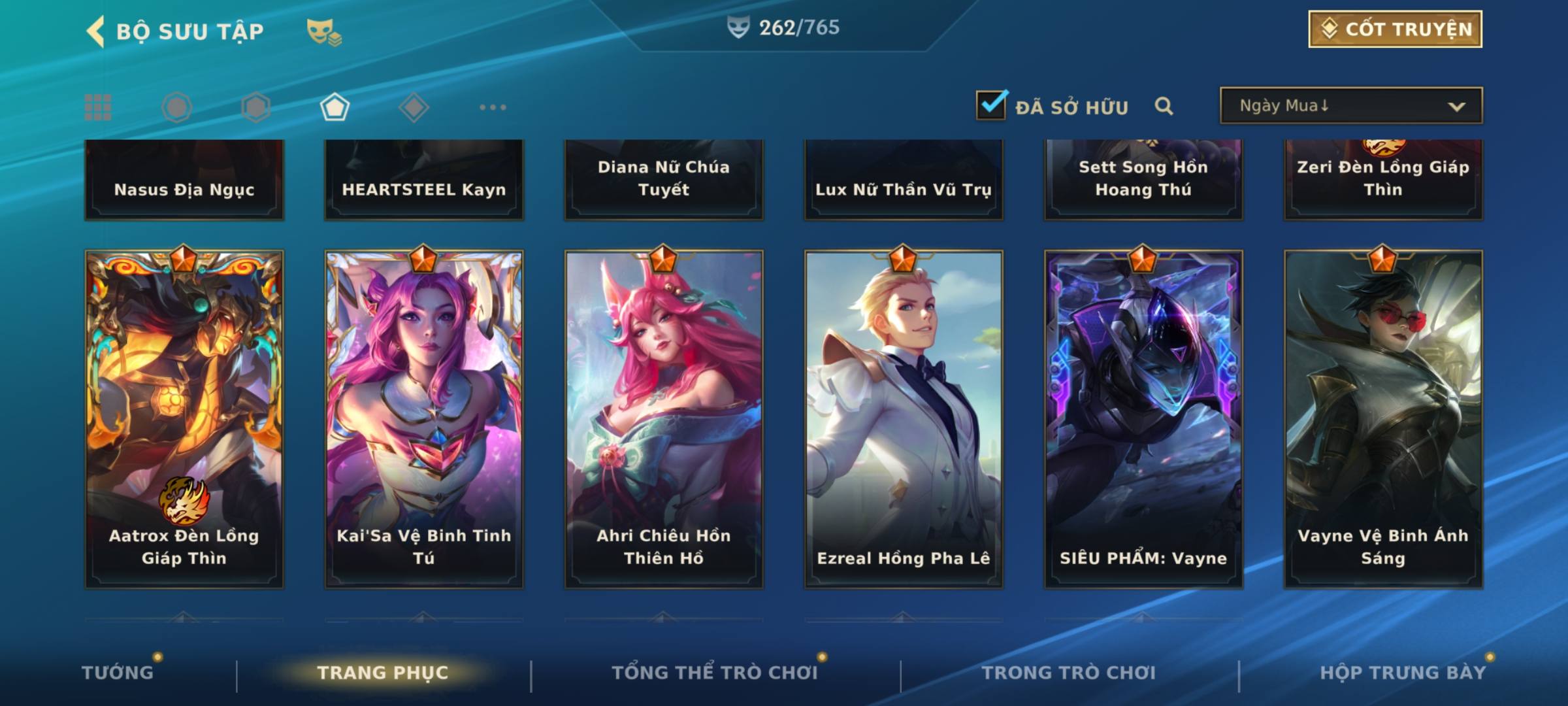Open the Cốt Truyện button
Screen dimensions: 1568x706
tap(1395, 29)
